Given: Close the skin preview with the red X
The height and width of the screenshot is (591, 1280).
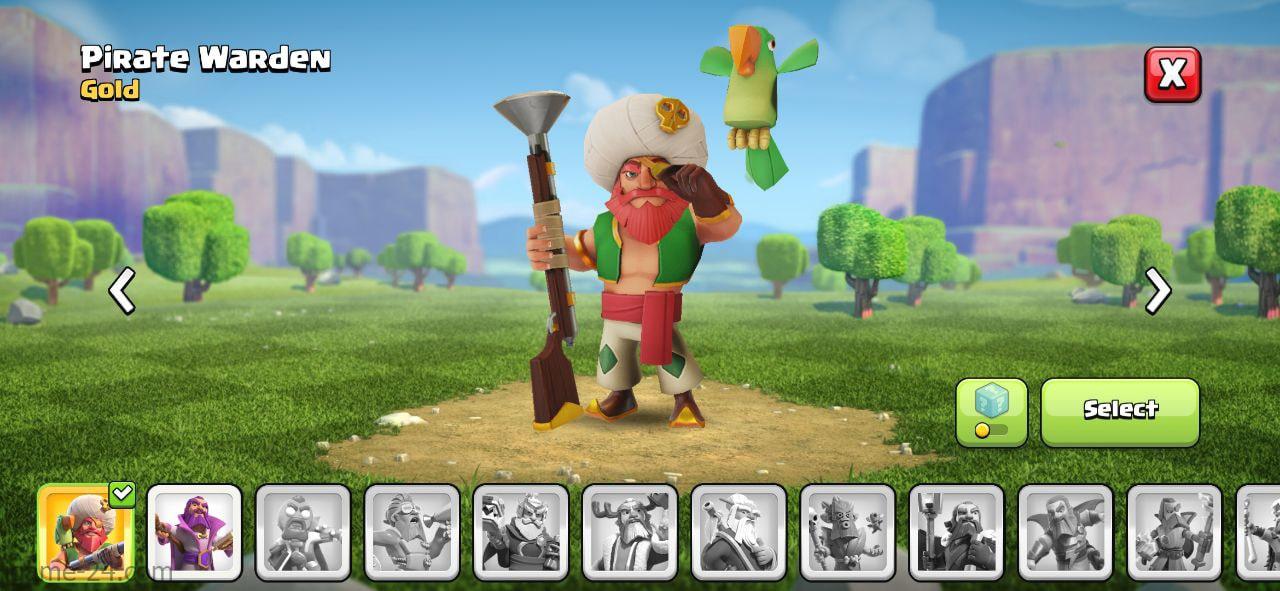Looking at the screenshot, I should point(1172,74).
